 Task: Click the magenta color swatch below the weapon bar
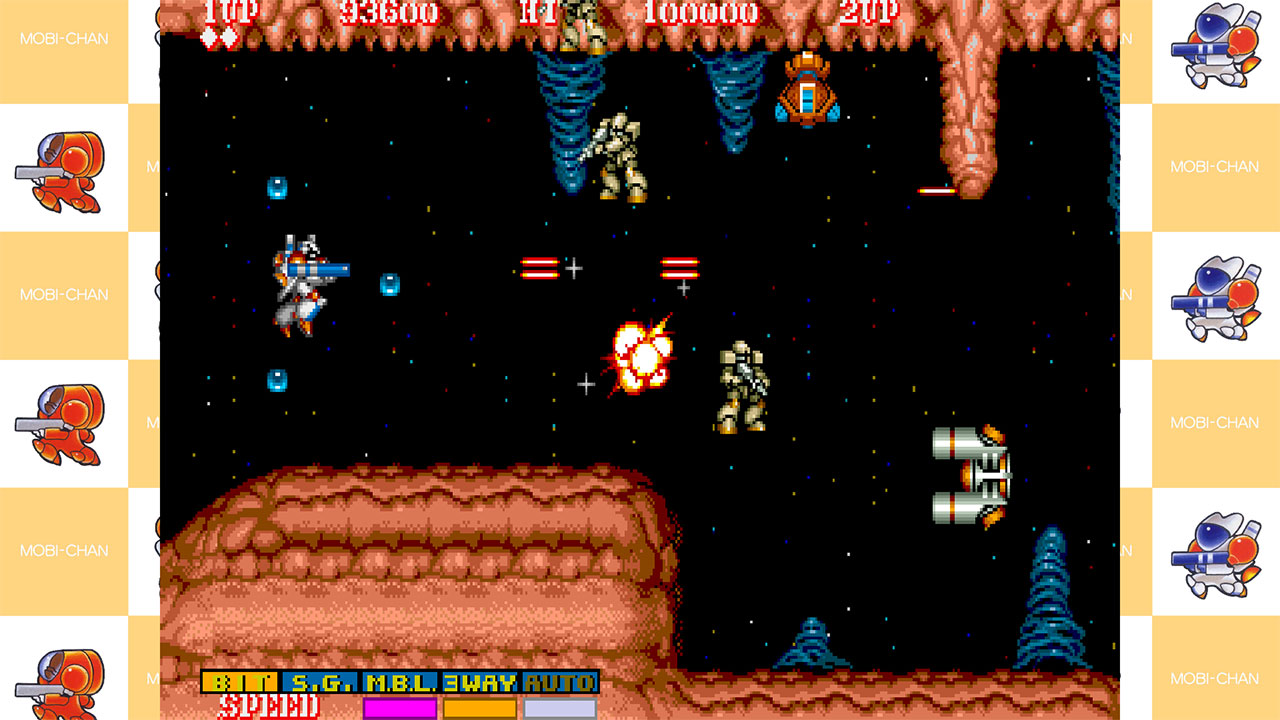[x=398, y=707]
